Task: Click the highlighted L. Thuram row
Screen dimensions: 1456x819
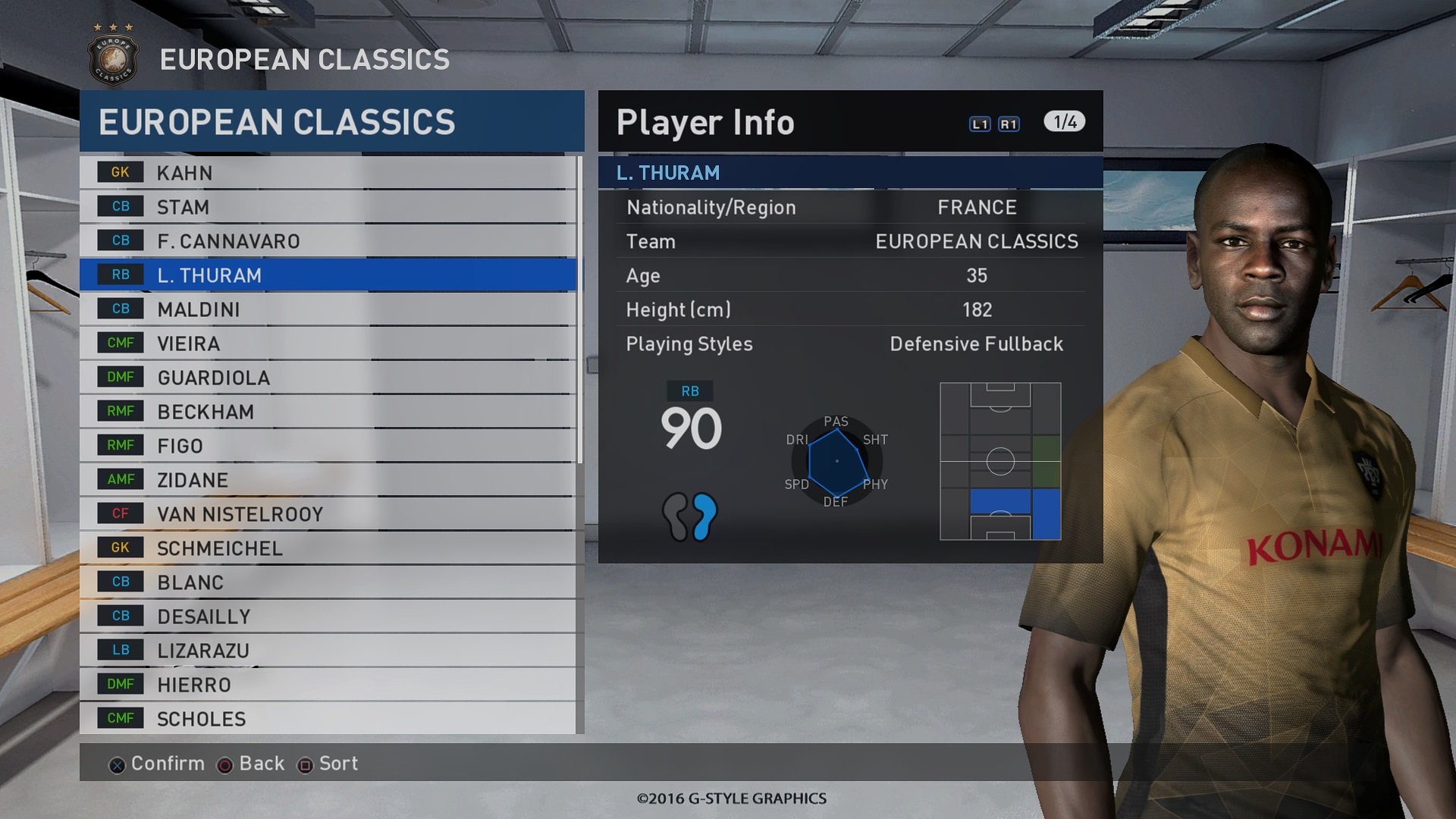Action: 328,275
